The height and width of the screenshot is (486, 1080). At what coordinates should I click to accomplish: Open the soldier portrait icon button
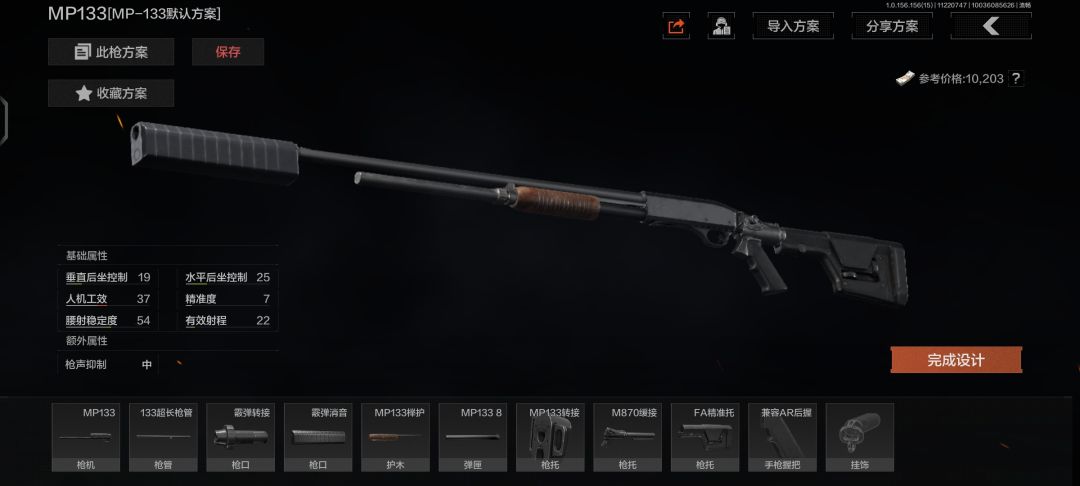(721, 27)
